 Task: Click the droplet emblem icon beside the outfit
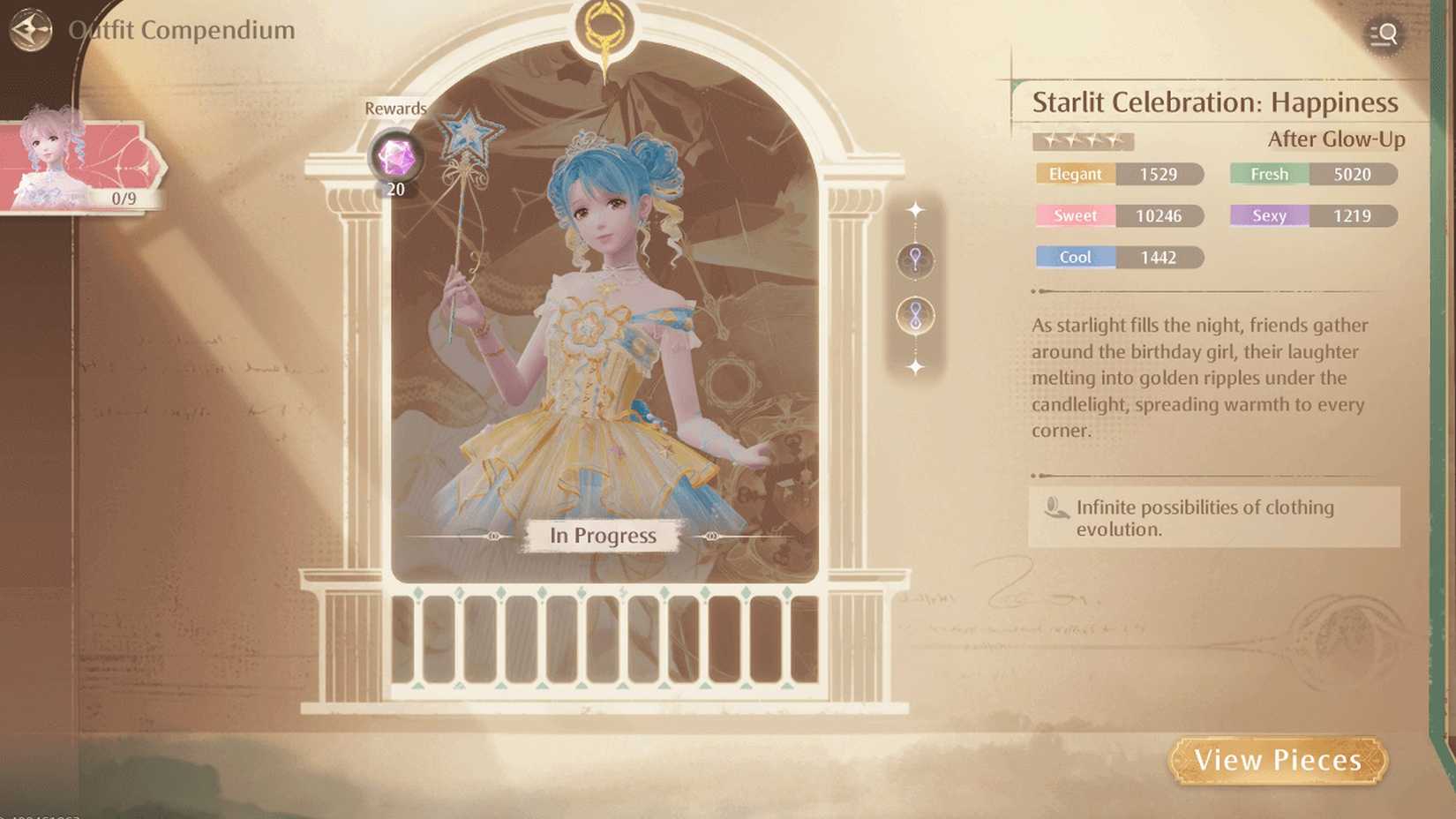pyautogui.click(x=915, y=261)
